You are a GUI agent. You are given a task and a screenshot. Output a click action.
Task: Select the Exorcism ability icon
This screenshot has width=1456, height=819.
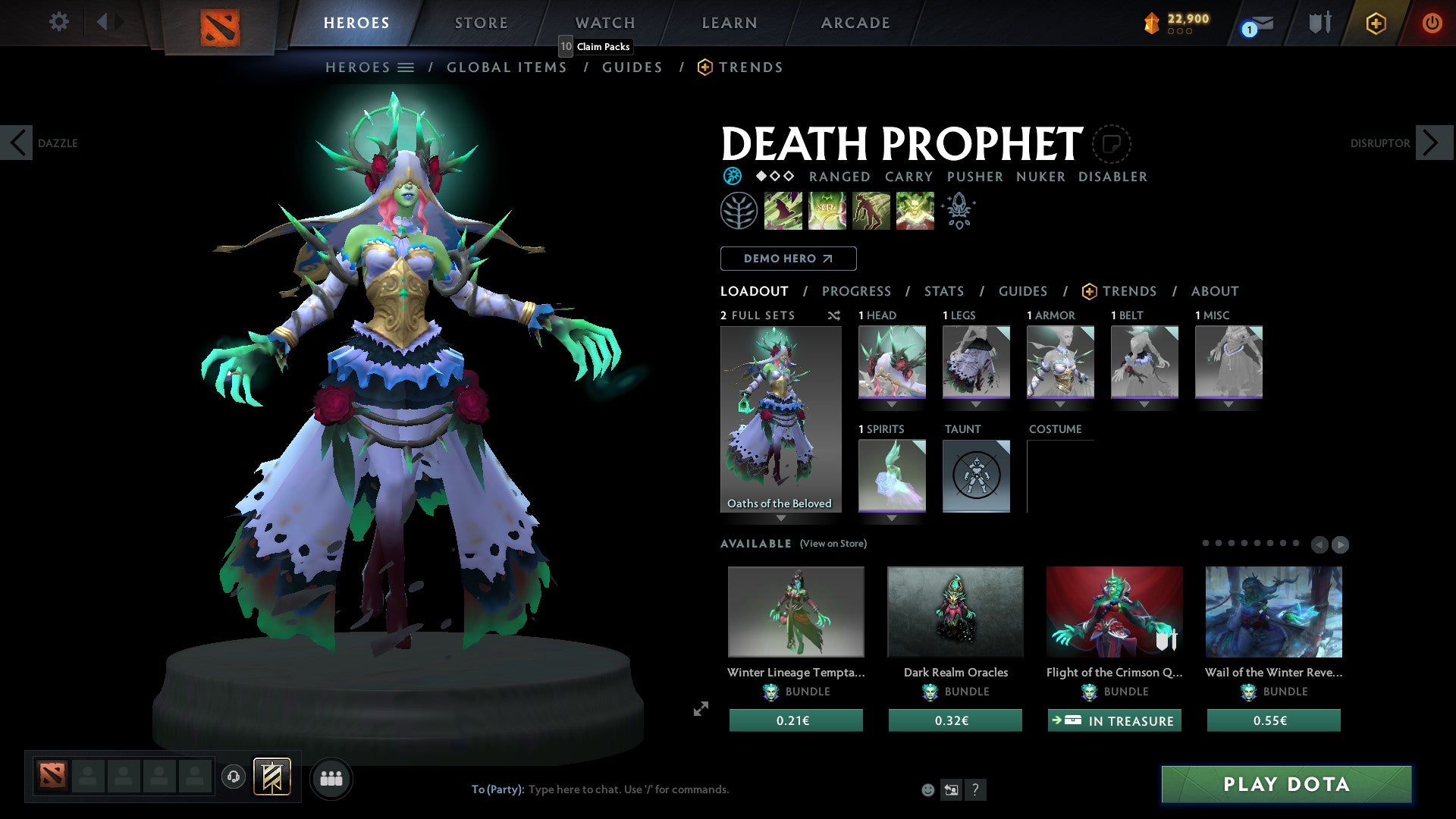[x=915, y=211]
